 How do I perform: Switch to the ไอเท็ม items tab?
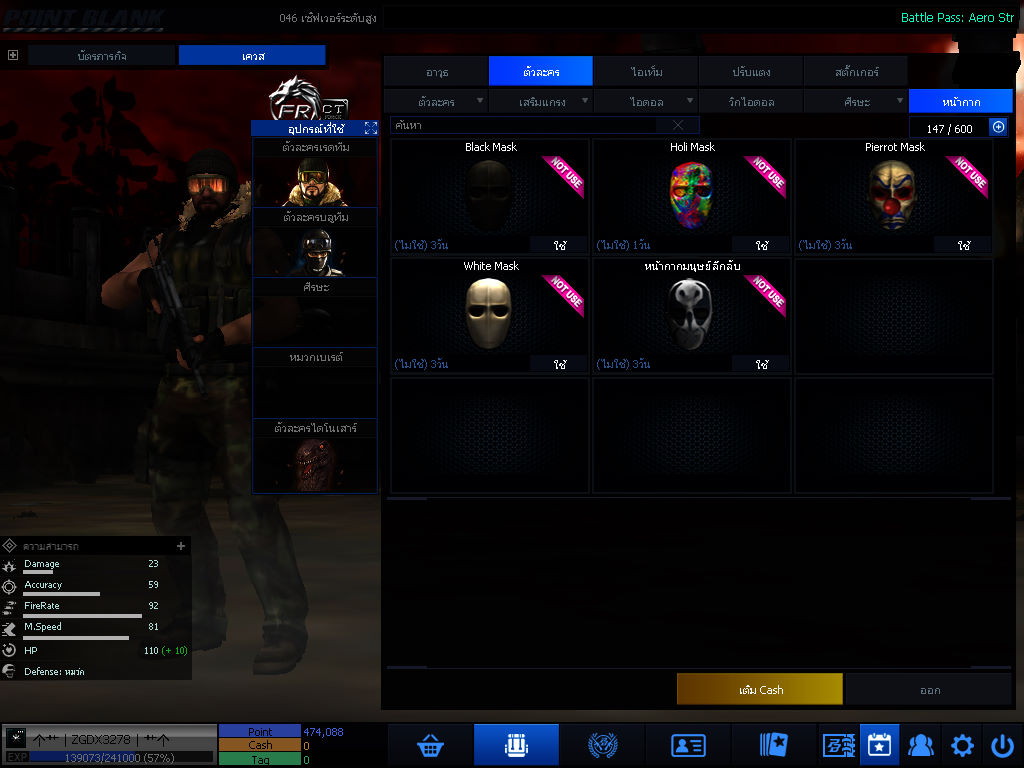click(646, 72)
